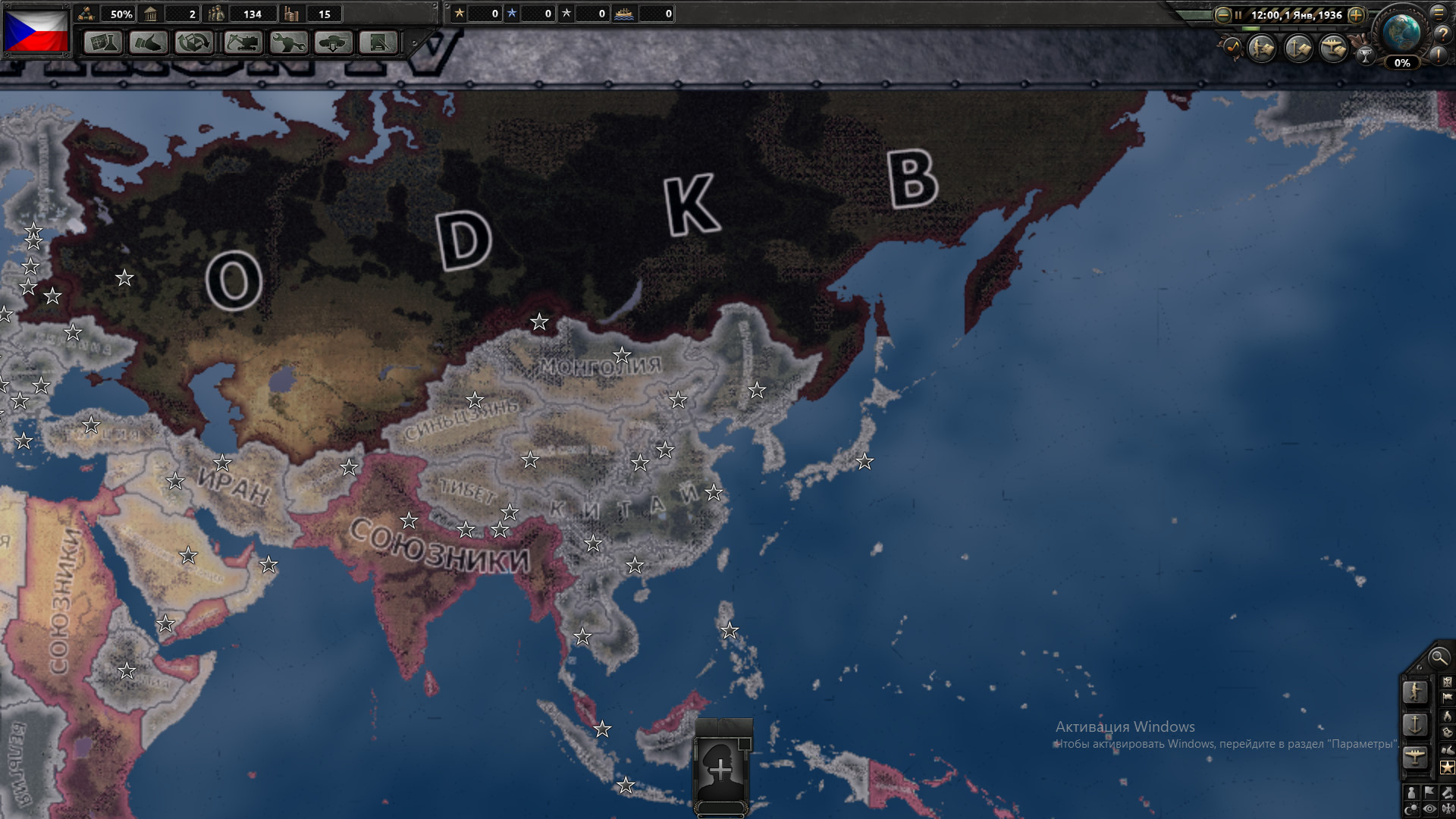Image resolution: width=1456 pixels, height=819 pixels.
Task: Open the research tab flask icon
Action: (105, 44)
